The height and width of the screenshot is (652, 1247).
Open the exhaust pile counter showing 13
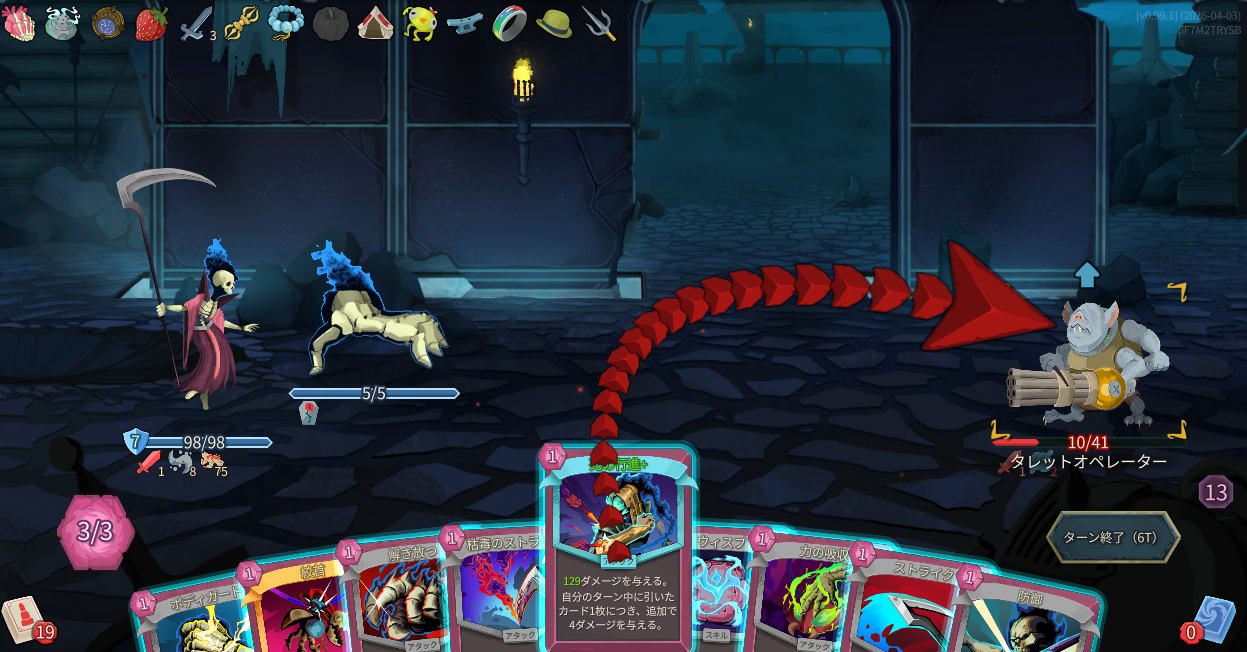click(1215, 492)
